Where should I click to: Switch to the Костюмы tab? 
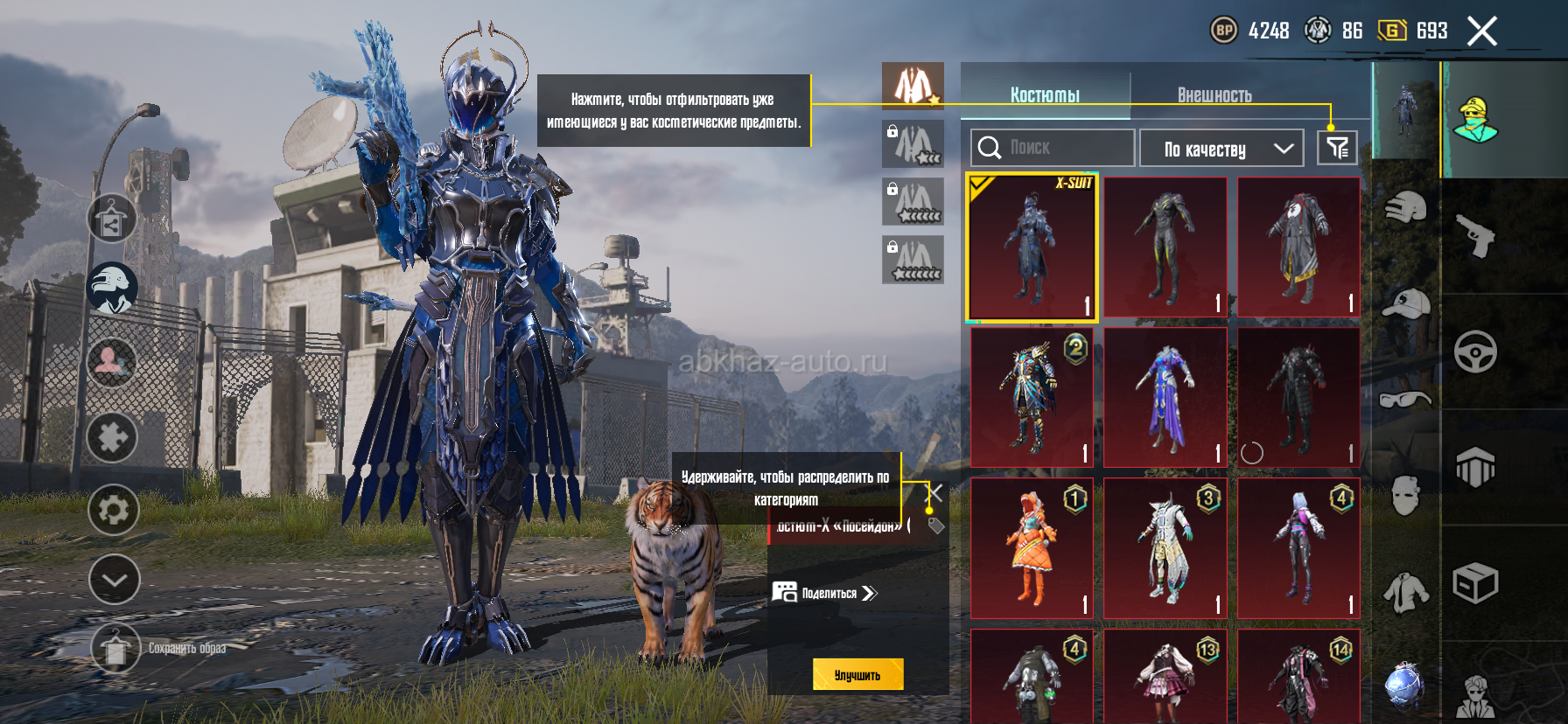[x=1045, y=94]
